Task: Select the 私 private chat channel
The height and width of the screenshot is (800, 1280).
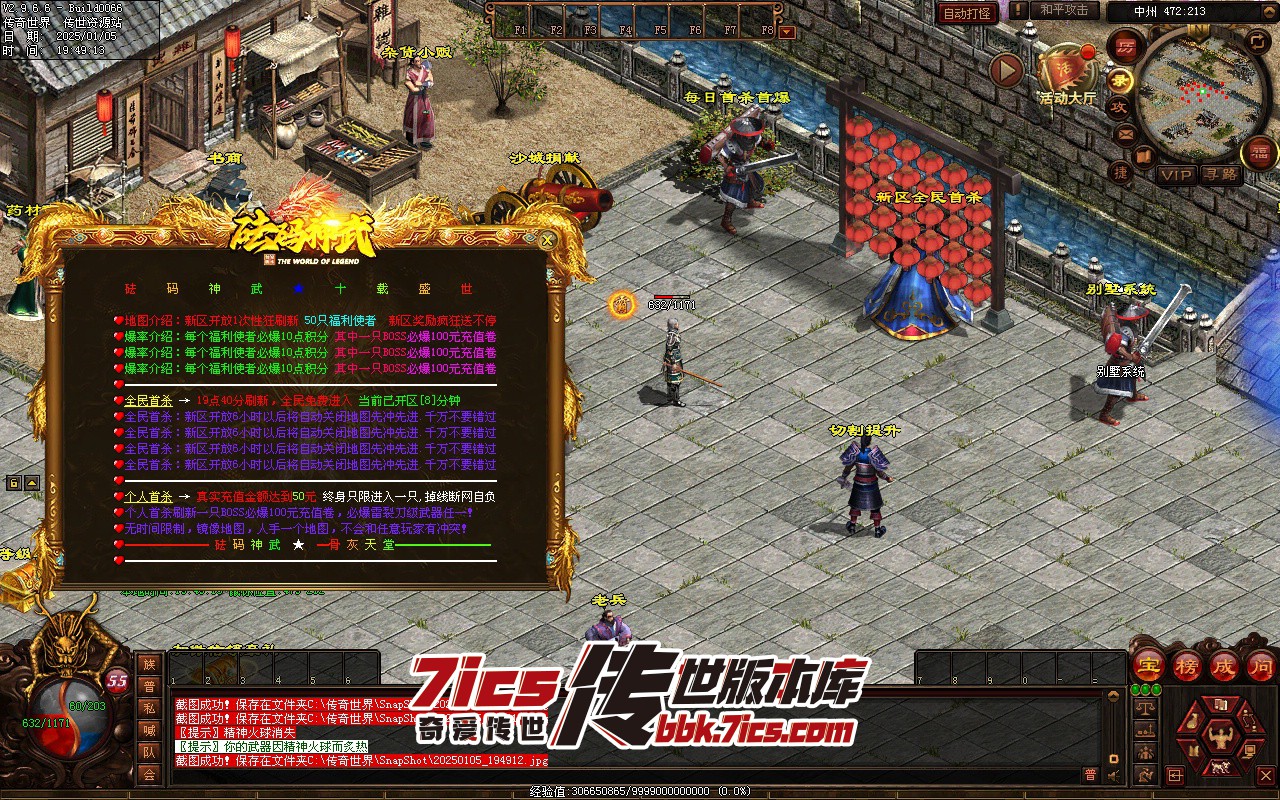Action: 149,709
